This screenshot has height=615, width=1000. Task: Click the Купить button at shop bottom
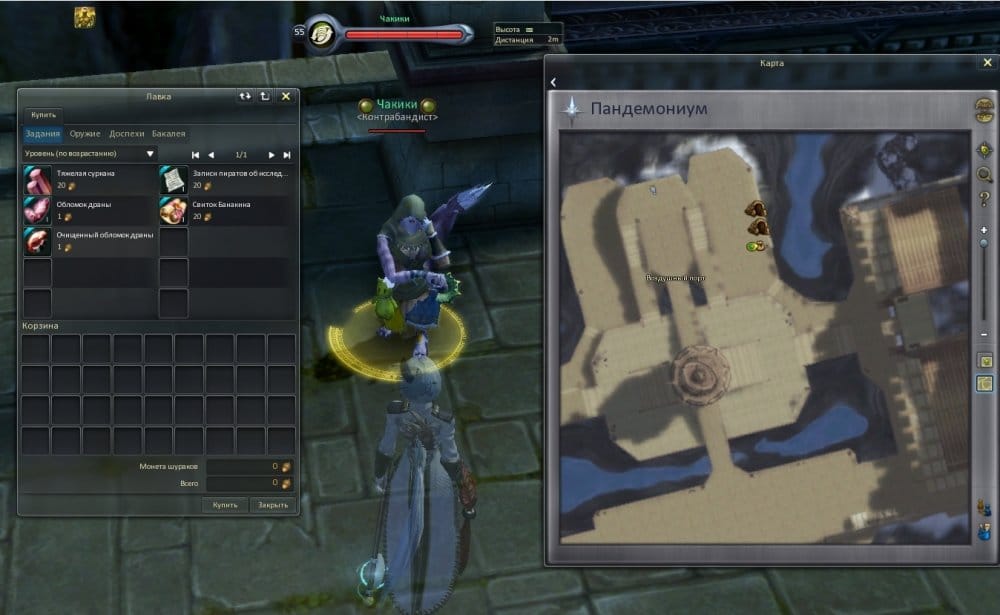[x=225, y=505]
